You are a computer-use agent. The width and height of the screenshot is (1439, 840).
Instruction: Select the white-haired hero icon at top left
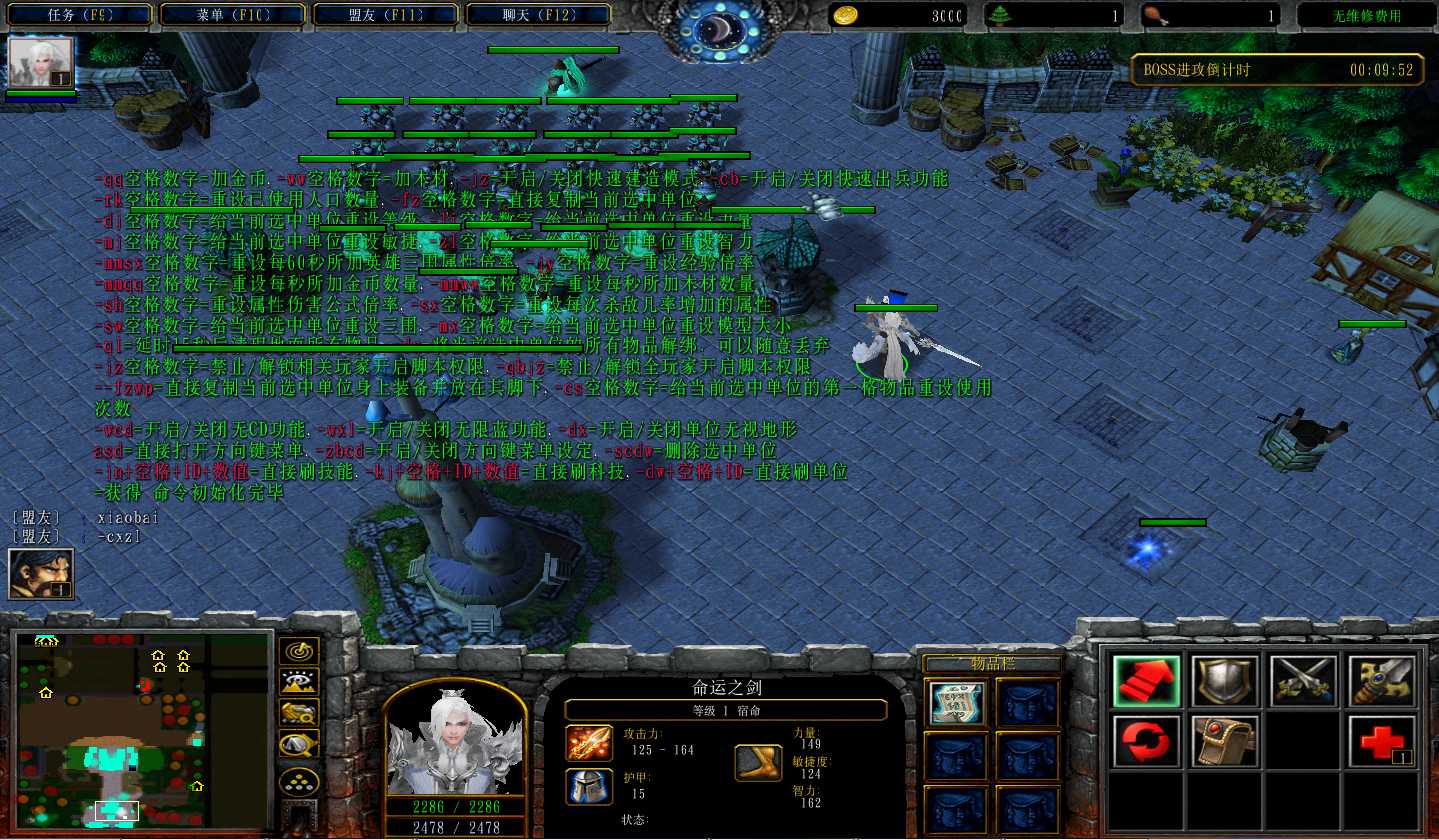(41, 62)
